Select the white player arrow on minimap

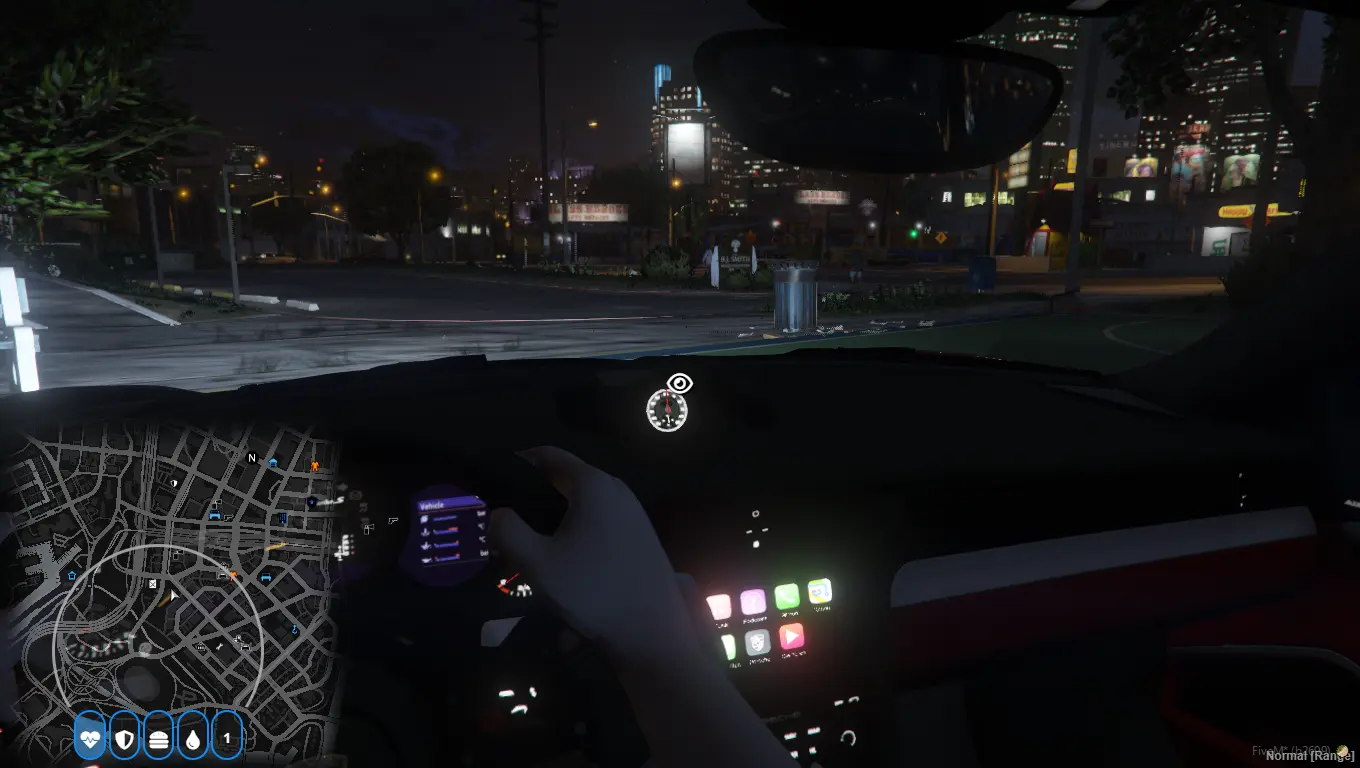tap(174, 596)
